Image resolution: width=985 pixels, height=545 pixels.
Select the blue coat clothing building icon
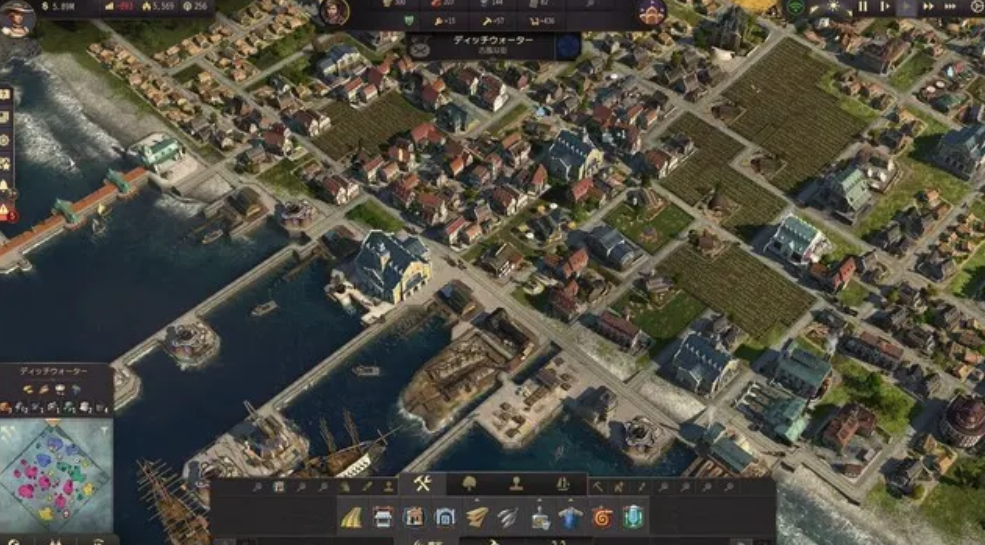click(571, 517)
